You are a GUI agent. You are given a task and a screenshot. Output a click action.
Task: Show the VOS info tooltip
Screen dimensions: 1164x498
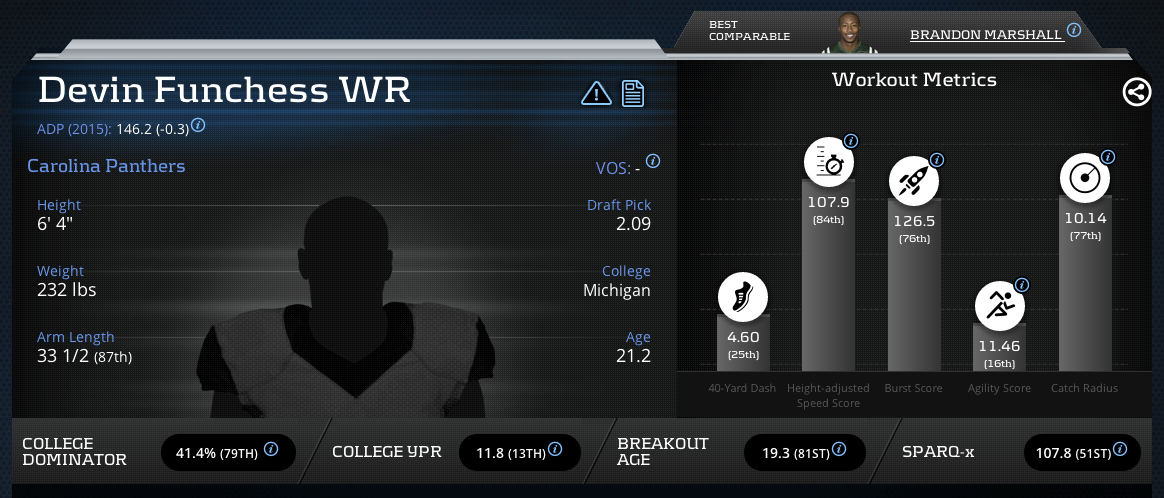(x=653, y=161)
